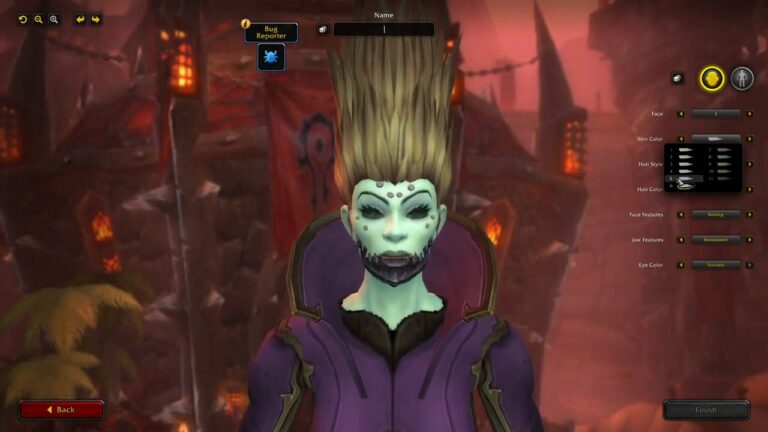Image resolution: width=768 pixels, height=432 pixels.
Task: Randomize appearance with the dice beside the tabs
Action: pos(677,78)
